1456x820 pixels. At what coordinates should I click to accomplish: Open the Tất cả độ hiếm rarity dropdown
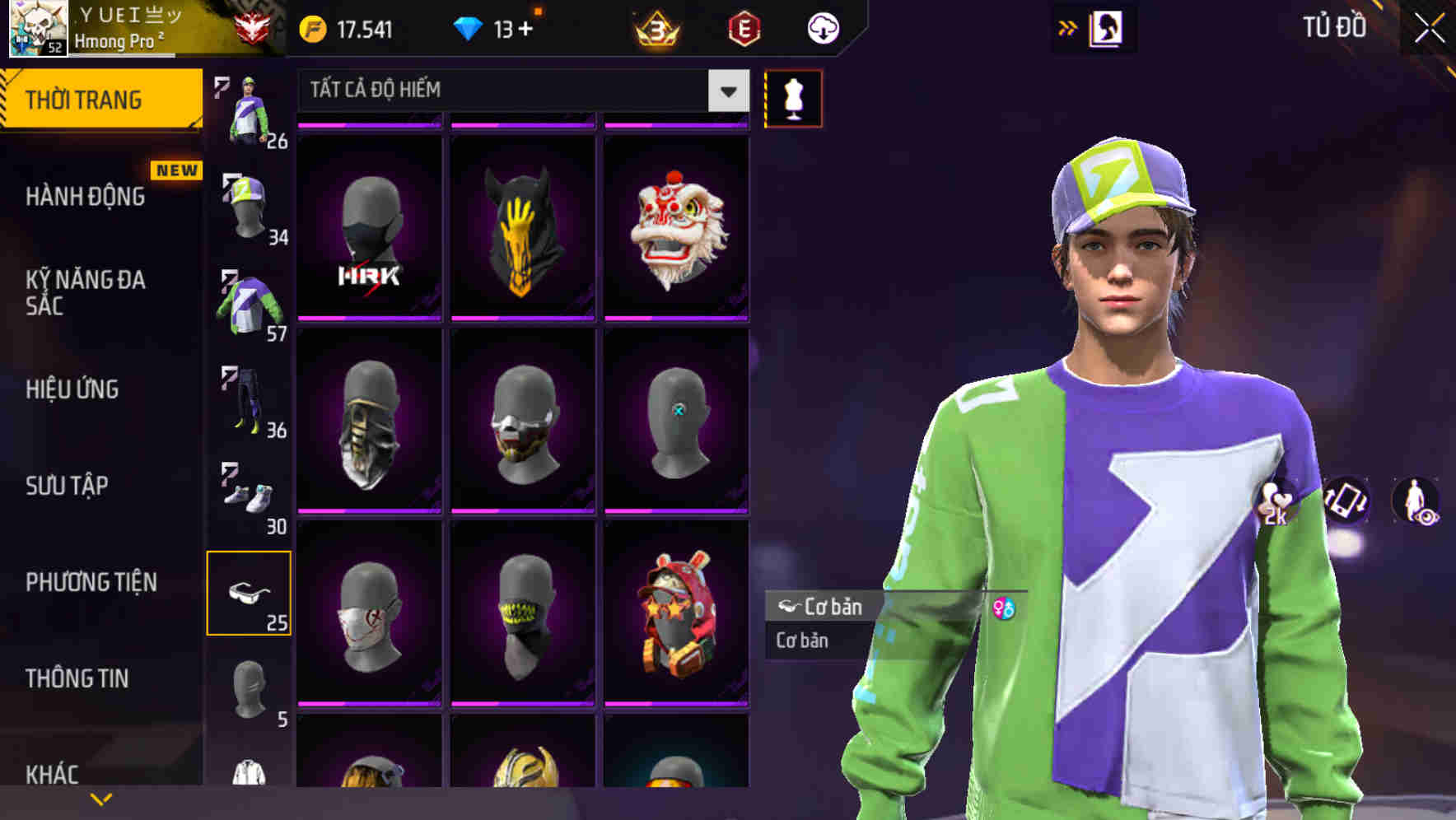(x=519, y=91)
